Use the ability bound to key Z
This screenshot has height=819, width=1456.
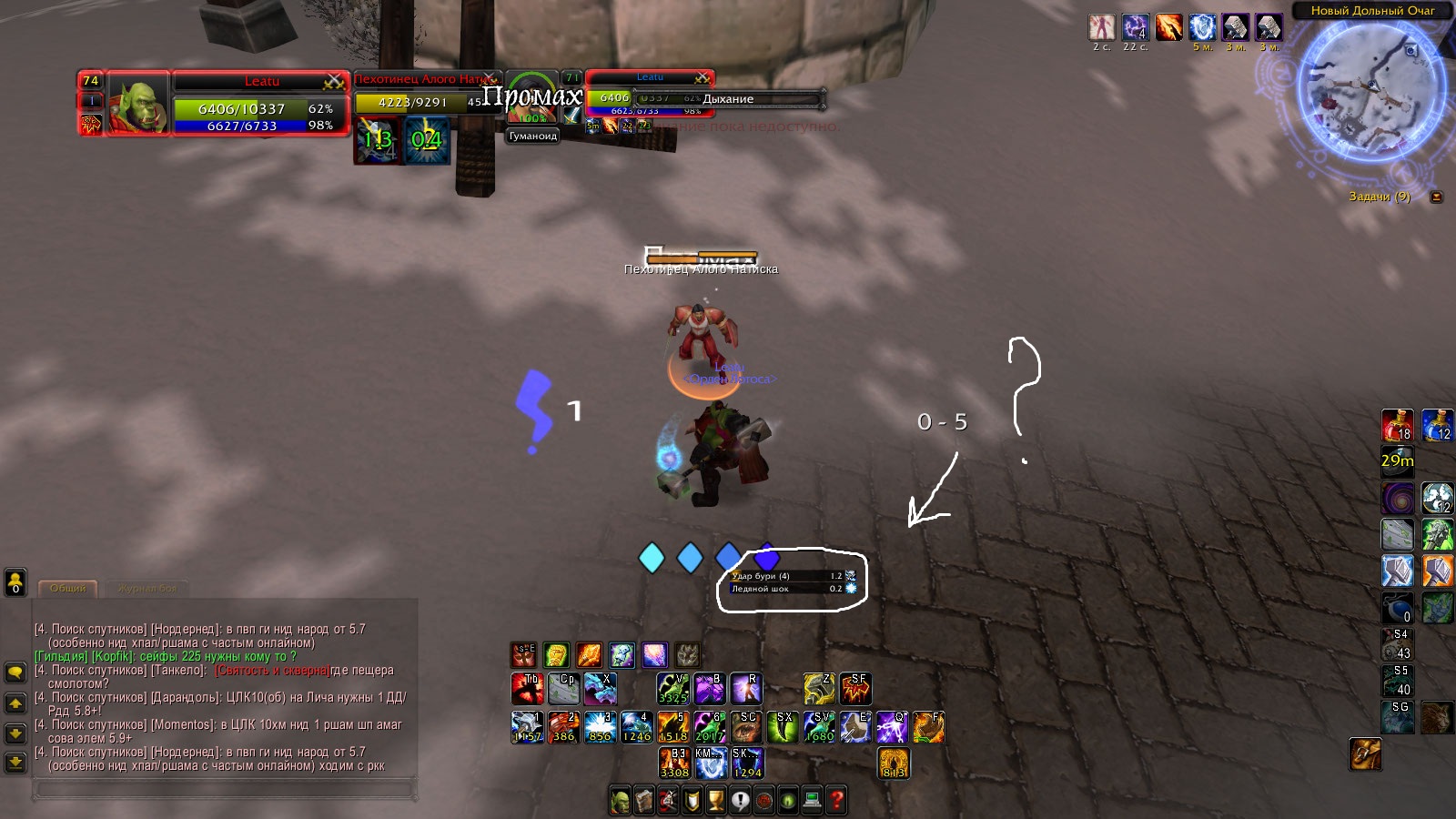[819, 689]
